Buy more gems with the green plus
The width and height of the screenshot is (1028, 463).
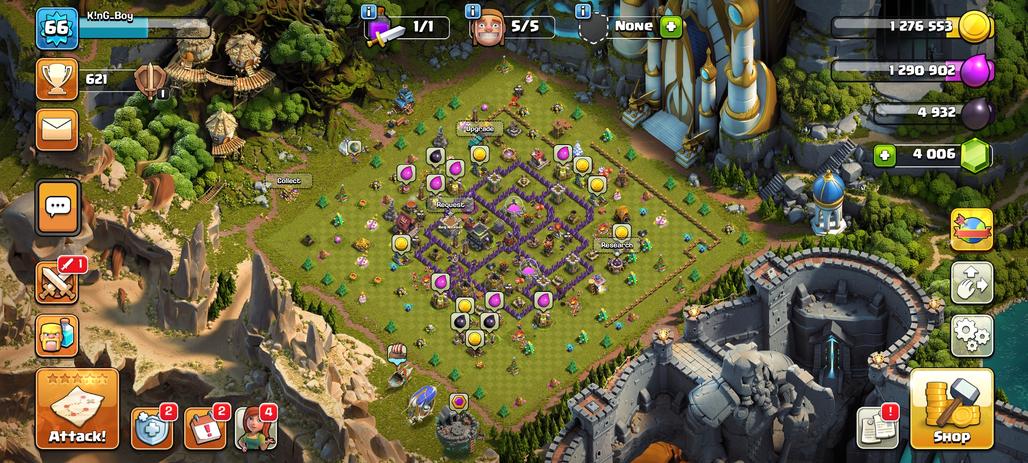884,155
